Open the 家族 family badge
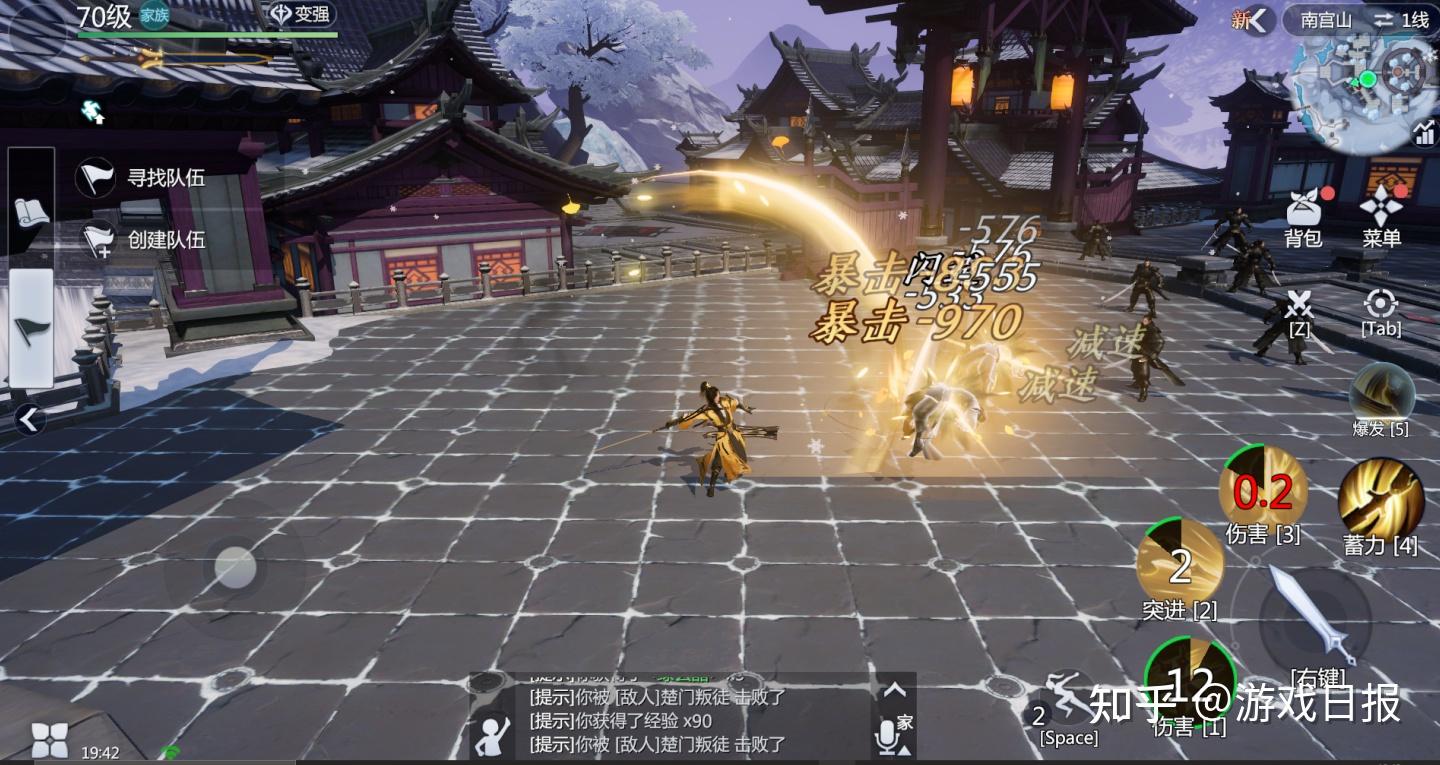 (x=153, y=16)
